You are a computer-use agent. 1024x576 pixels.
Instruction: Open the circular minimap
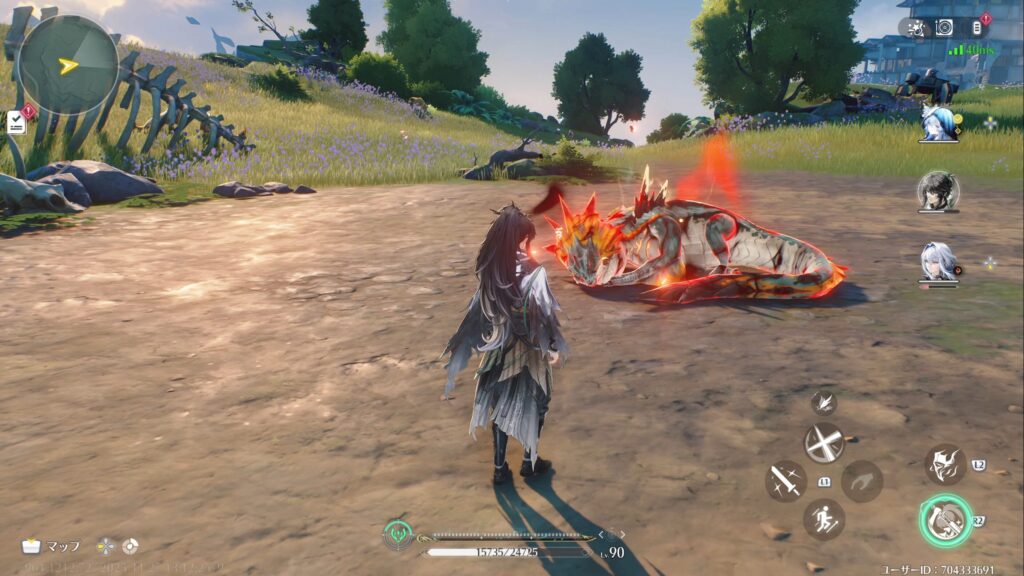(68, 65)
